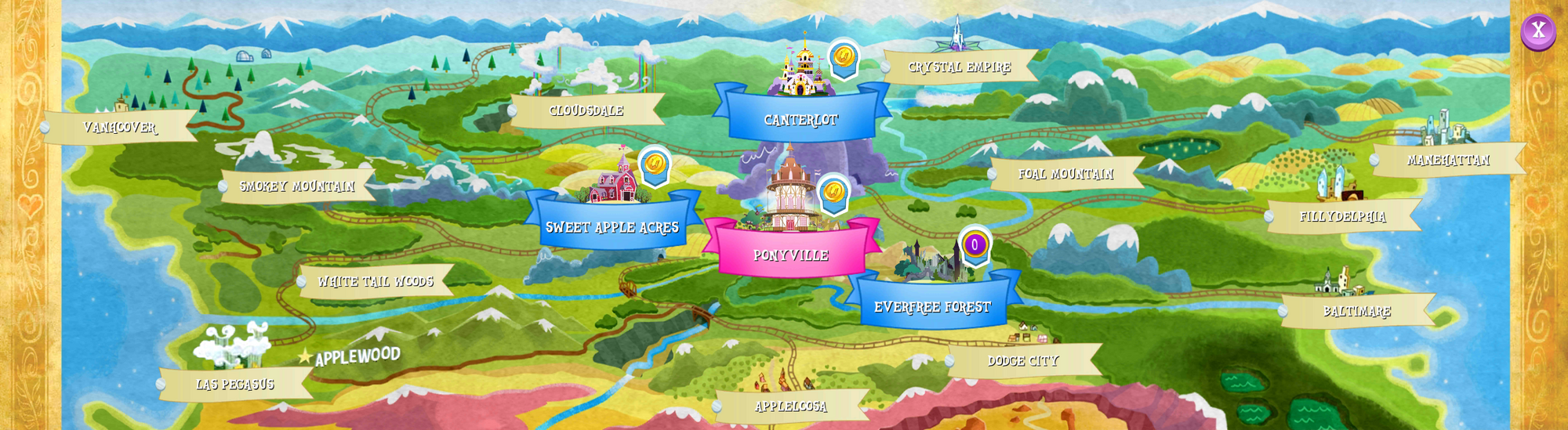Select the Sweet Apple Acres banner

pos(612,227)
